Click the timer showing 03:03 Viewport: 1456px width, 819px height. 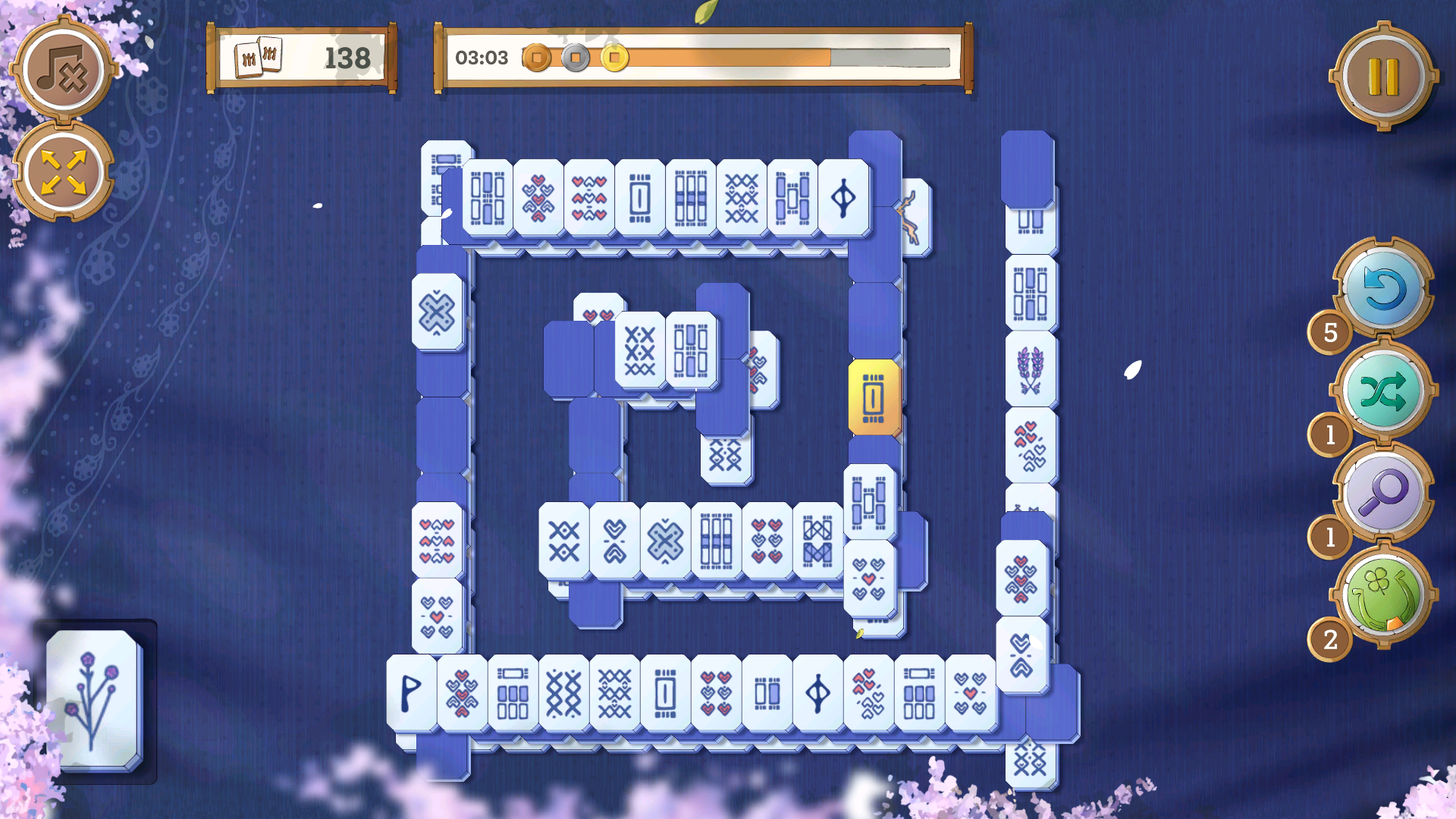pos(483,57)
